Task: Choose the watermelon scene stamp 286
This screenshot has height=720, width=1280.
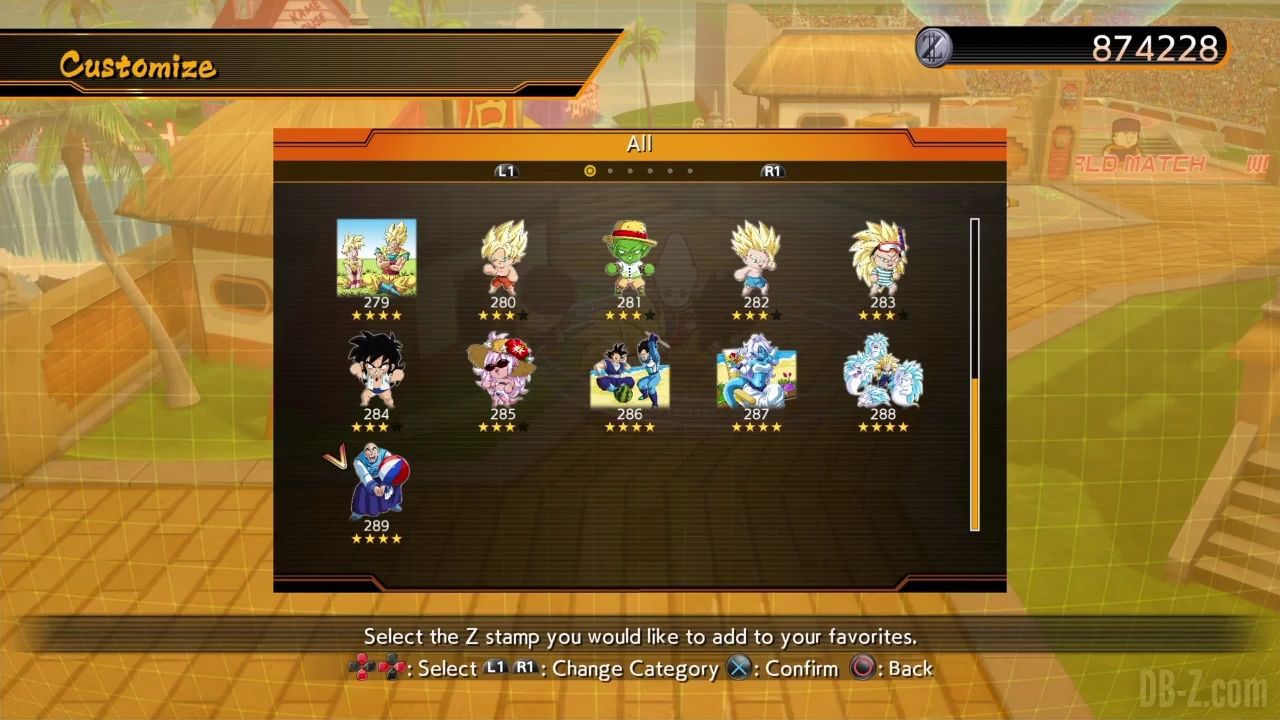Action: 629,372
